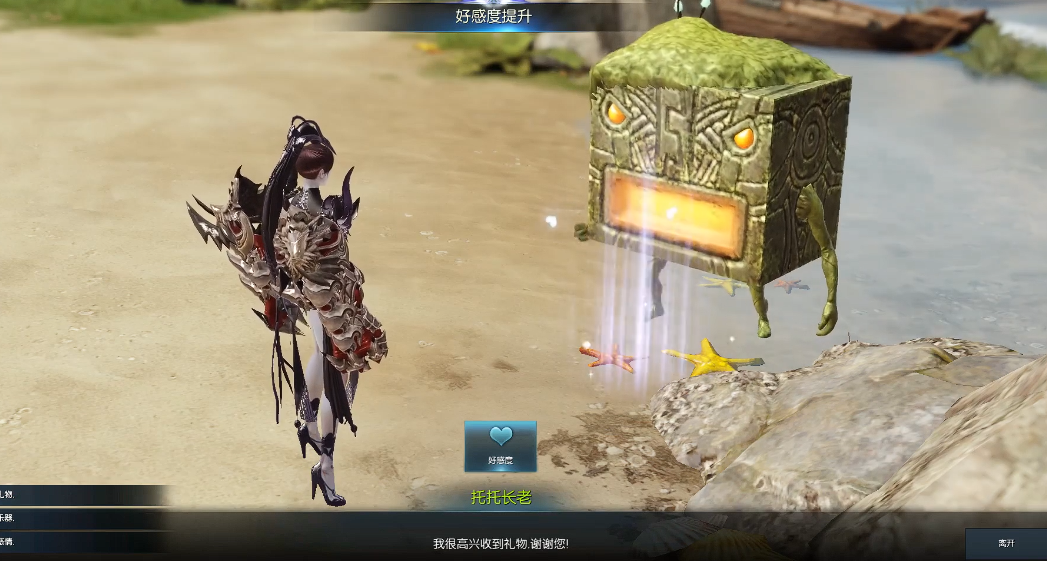Leave the conversation with 离开

(1005, 543)
